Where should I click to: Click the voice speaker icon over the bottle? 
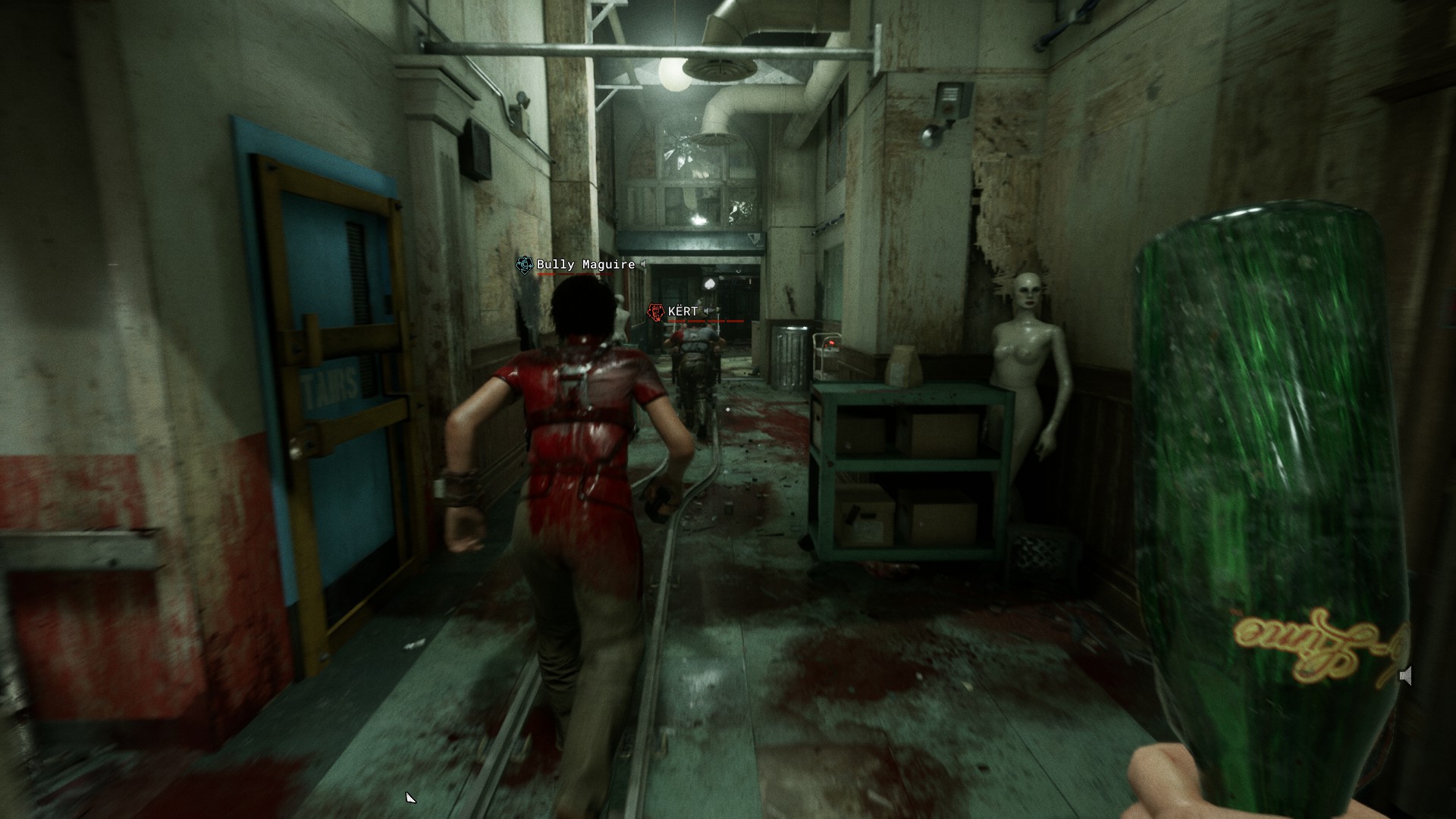point(1405,676)
